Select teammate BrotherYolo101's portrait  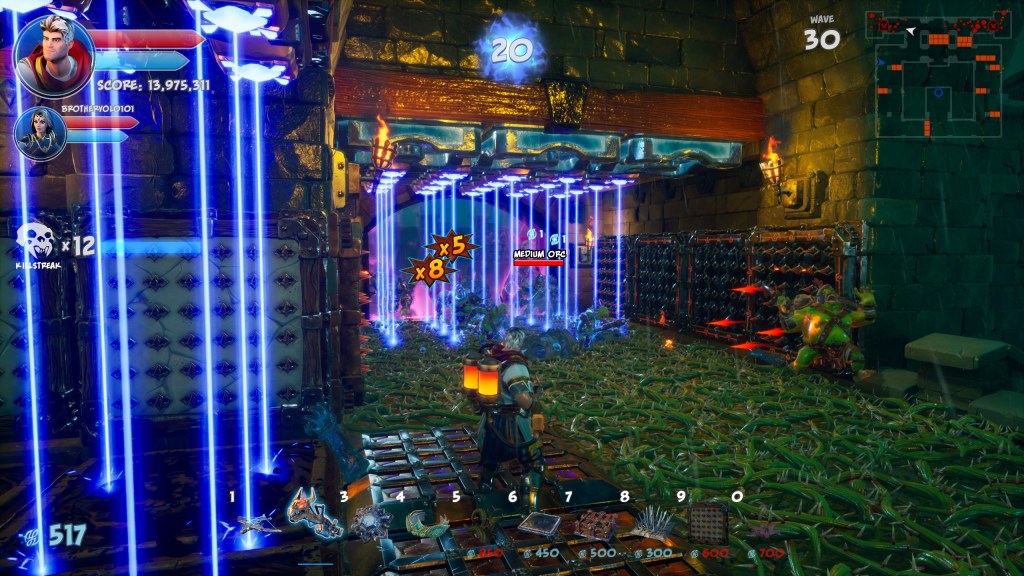coord(40,134)
